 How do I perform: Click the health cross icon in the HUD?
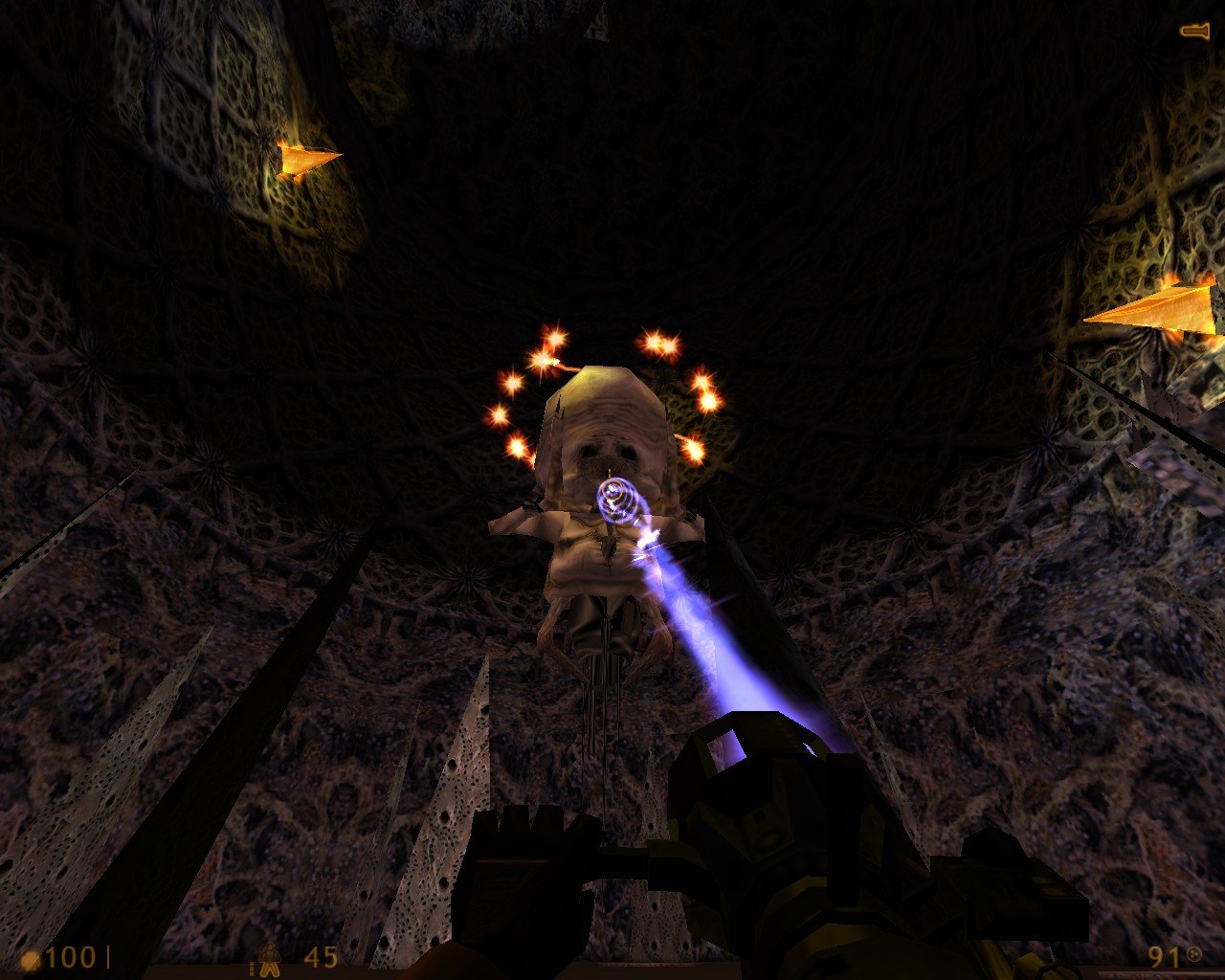[32, 959]
